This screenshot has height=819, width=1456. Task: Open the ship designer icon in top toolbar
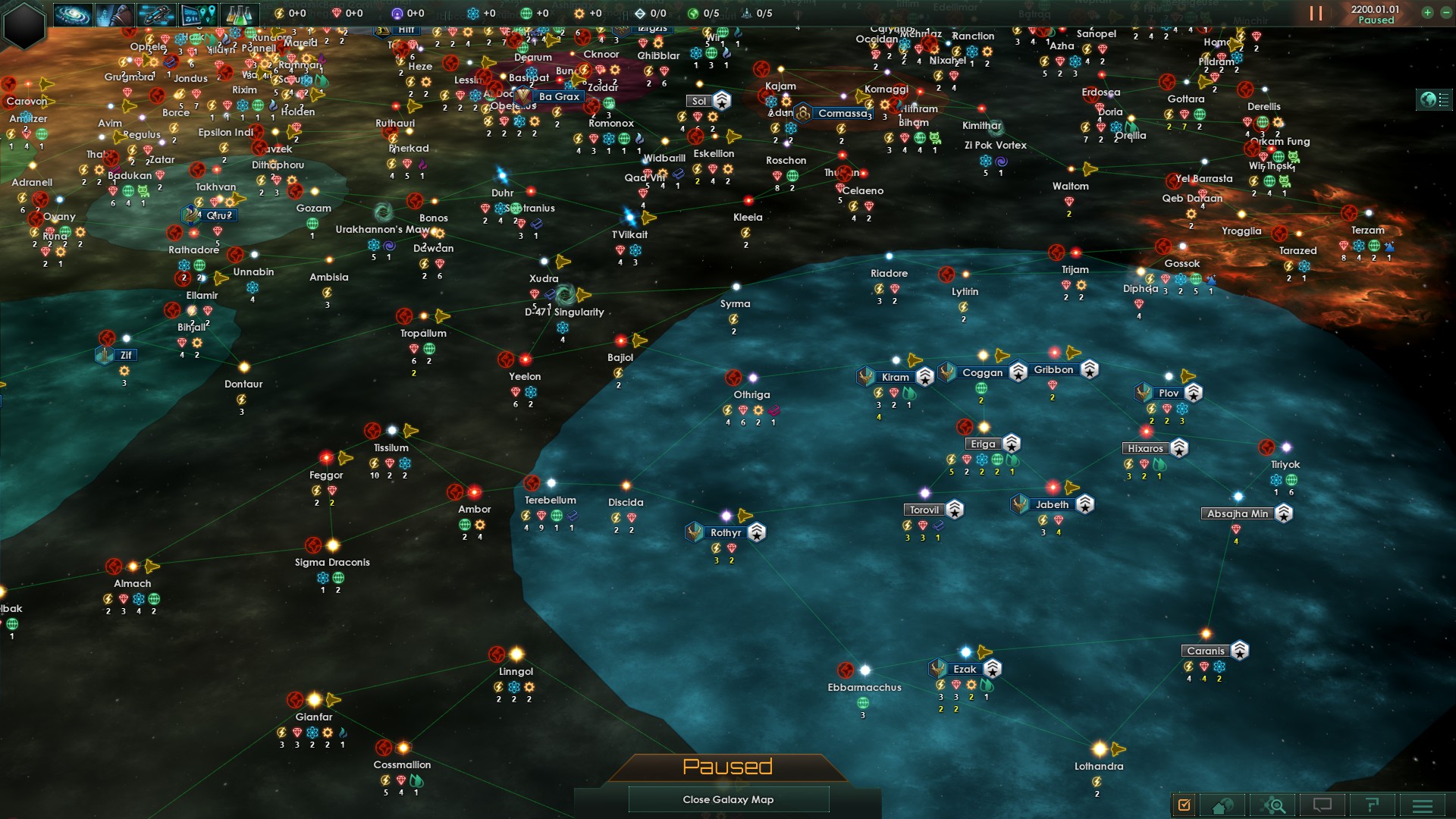coord(157,13)
